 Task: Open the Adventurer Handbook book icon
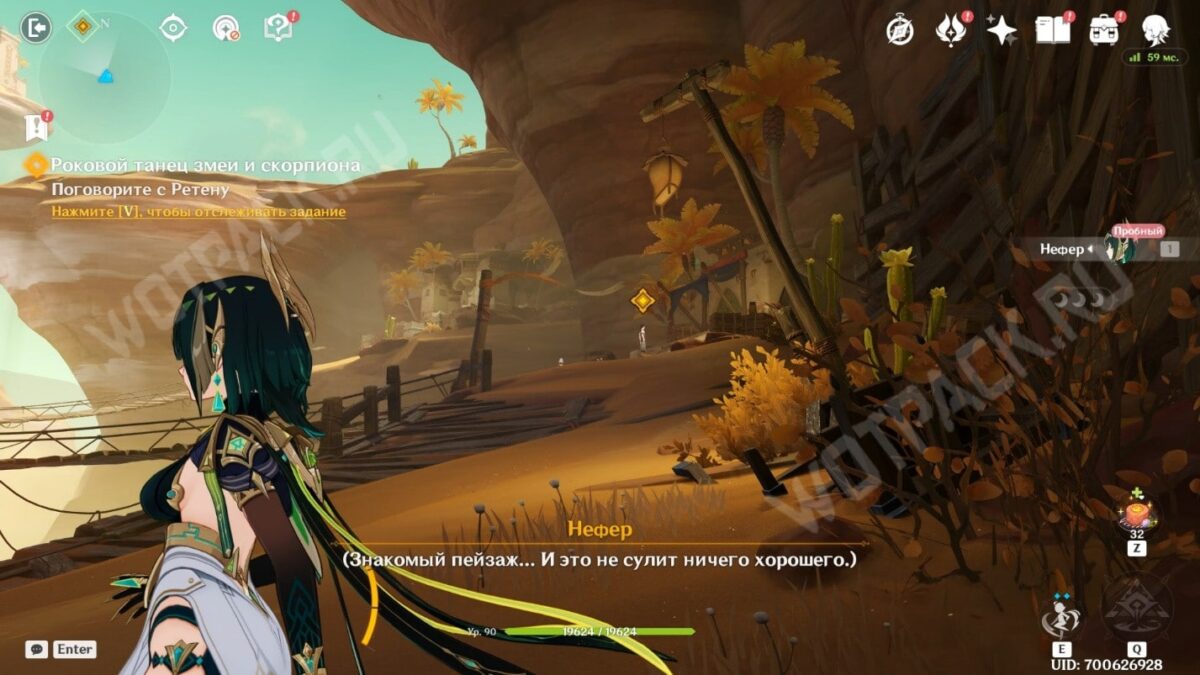pos(1052,30)
